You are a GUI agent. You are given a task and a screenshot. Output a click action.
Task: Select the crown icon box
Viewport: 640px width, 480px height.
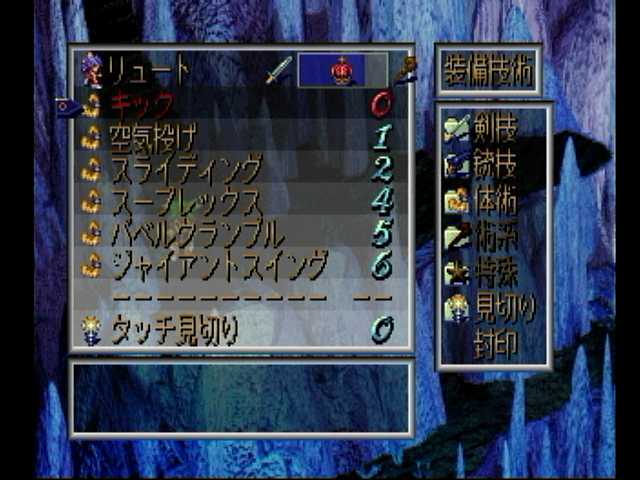pos(342,70)
